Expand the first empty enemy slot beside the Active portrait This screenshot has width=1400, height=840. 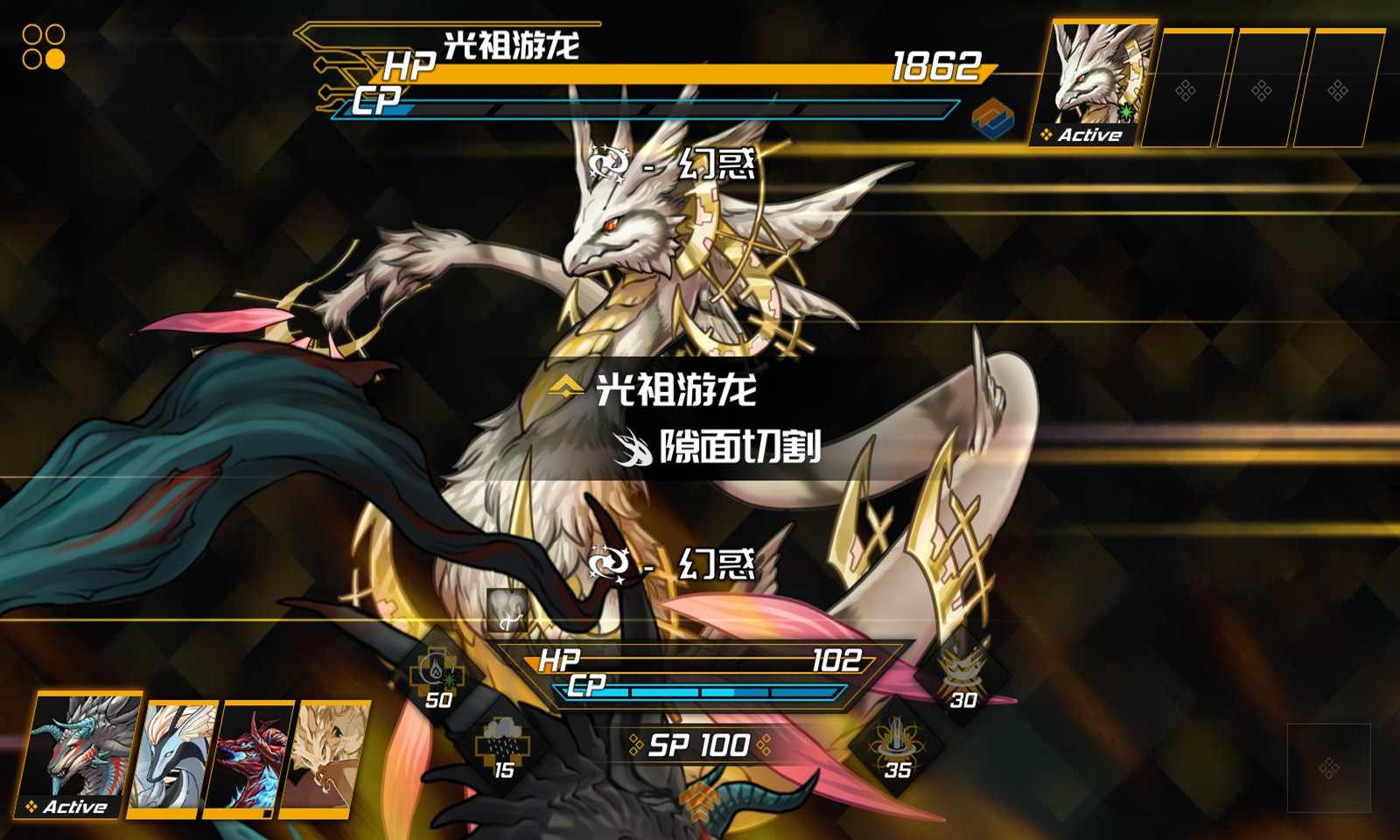pyautogui.click(x=1186, y=83)
